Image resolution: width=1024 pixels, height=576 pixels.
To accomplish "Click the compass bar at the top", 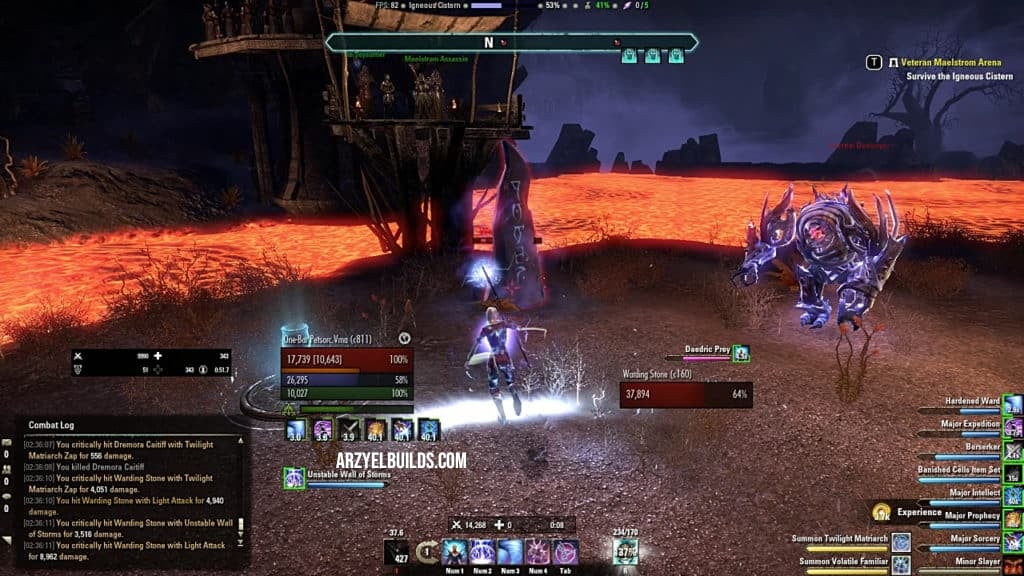I will click(511, 43).
